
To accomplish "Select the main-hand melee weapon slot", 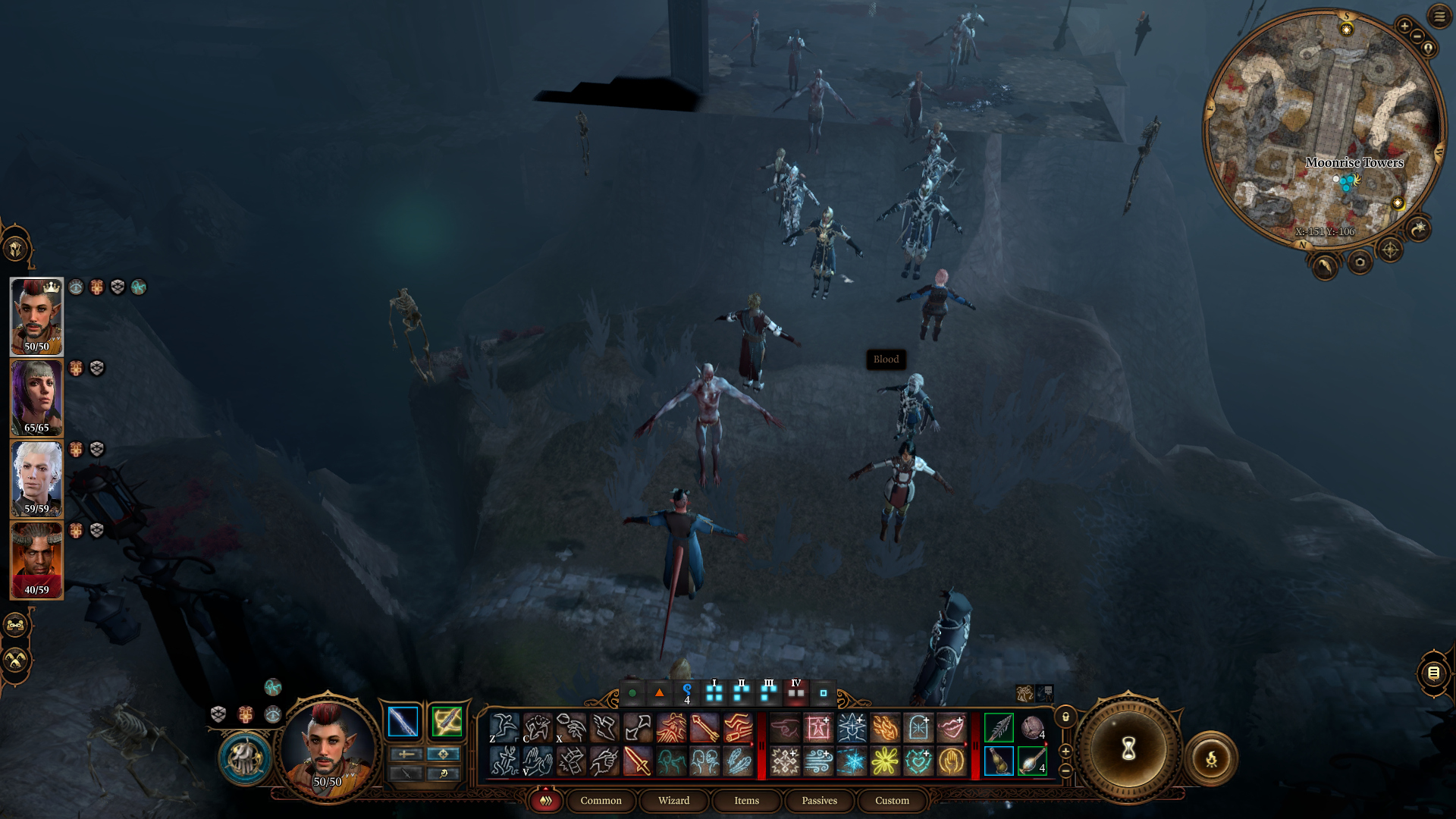I will pyautogui.click(x=403, y=721).
